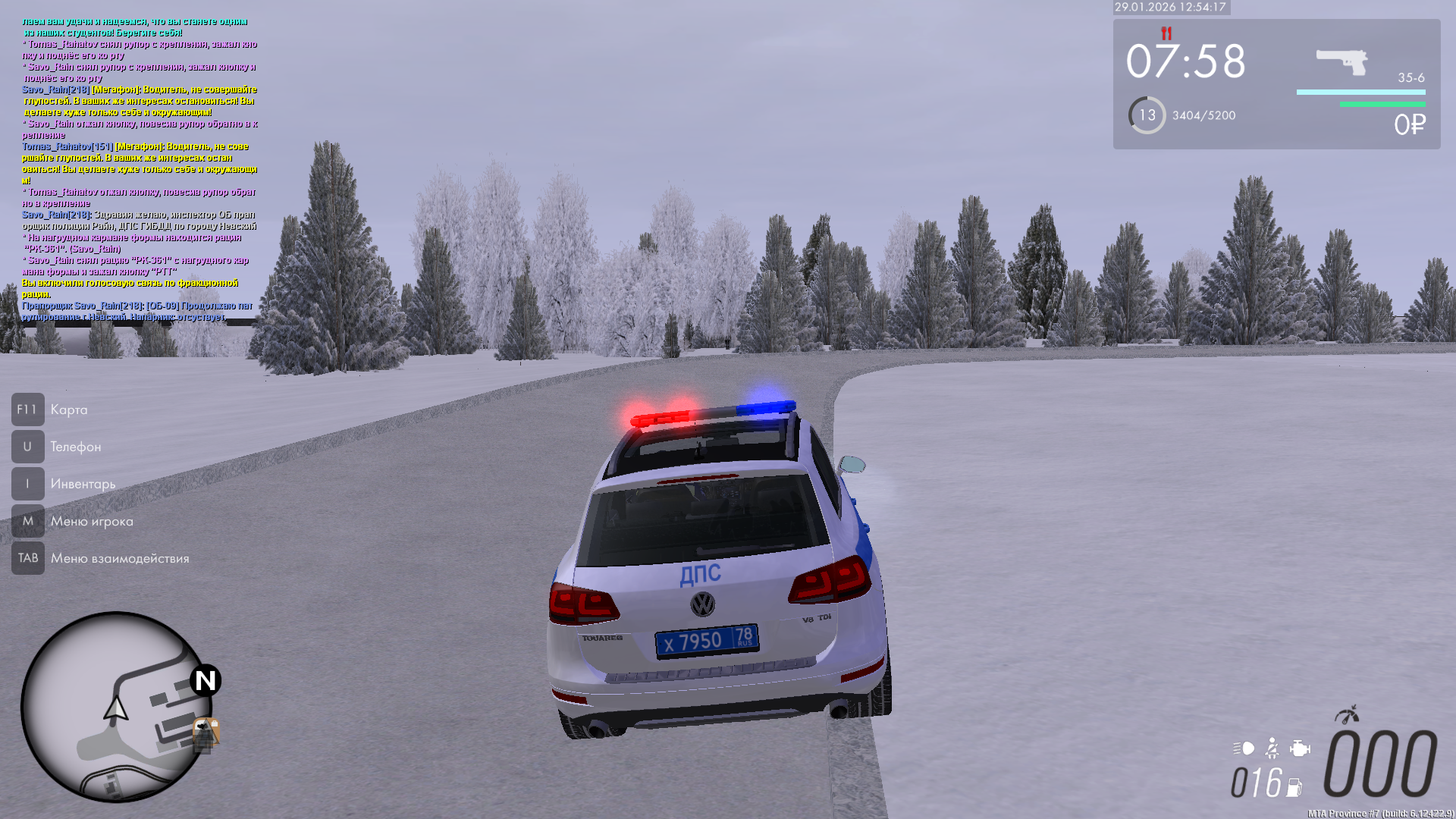Viewport: 1456px width, 819px height.
Task: Open the Инвентарь inventory entry
Action: (83, 484)
